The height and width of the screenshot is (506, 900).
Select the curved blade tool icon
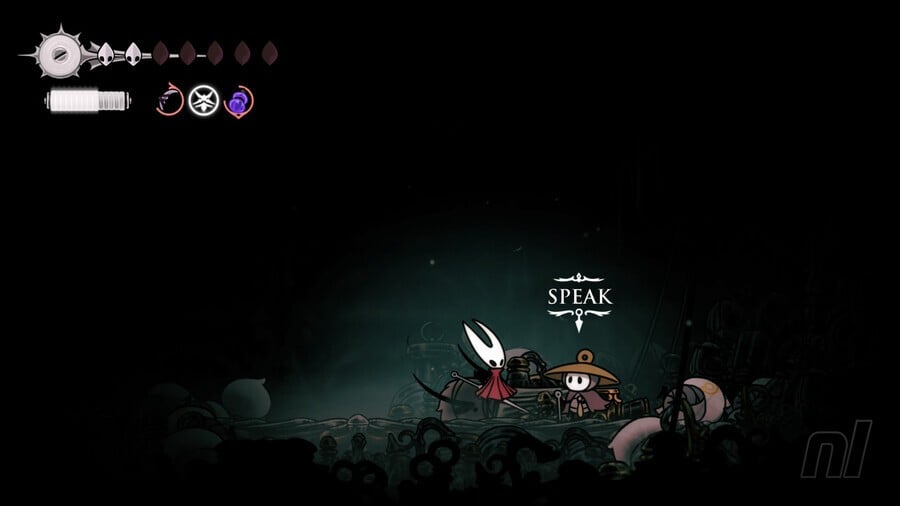pyautogui.click(x=170, y=101)
